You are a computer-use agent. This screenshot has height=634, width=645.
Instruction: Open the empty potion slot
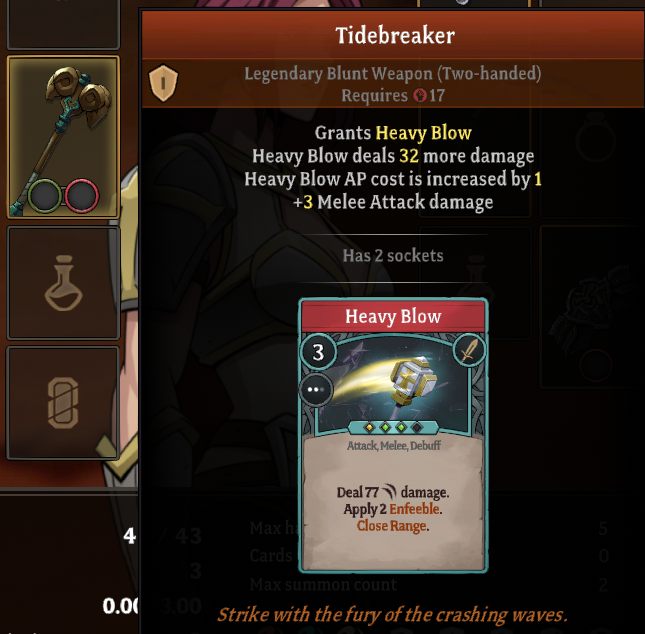(x=63, y=283)
